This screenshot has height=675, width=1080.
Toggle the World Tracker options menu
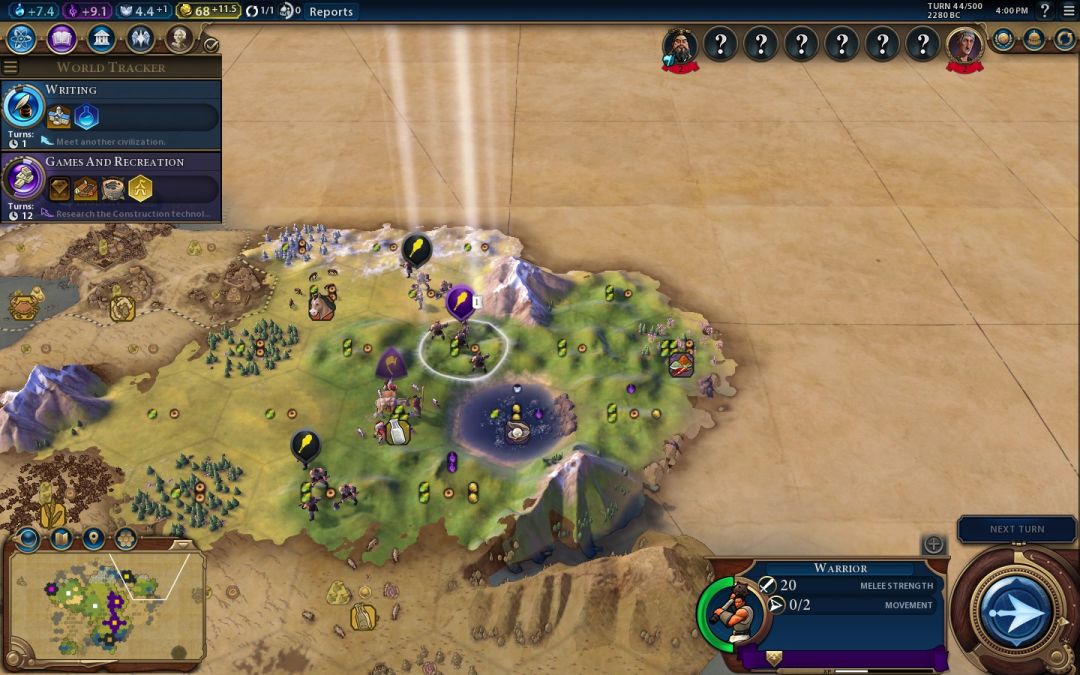coord(11,67)
